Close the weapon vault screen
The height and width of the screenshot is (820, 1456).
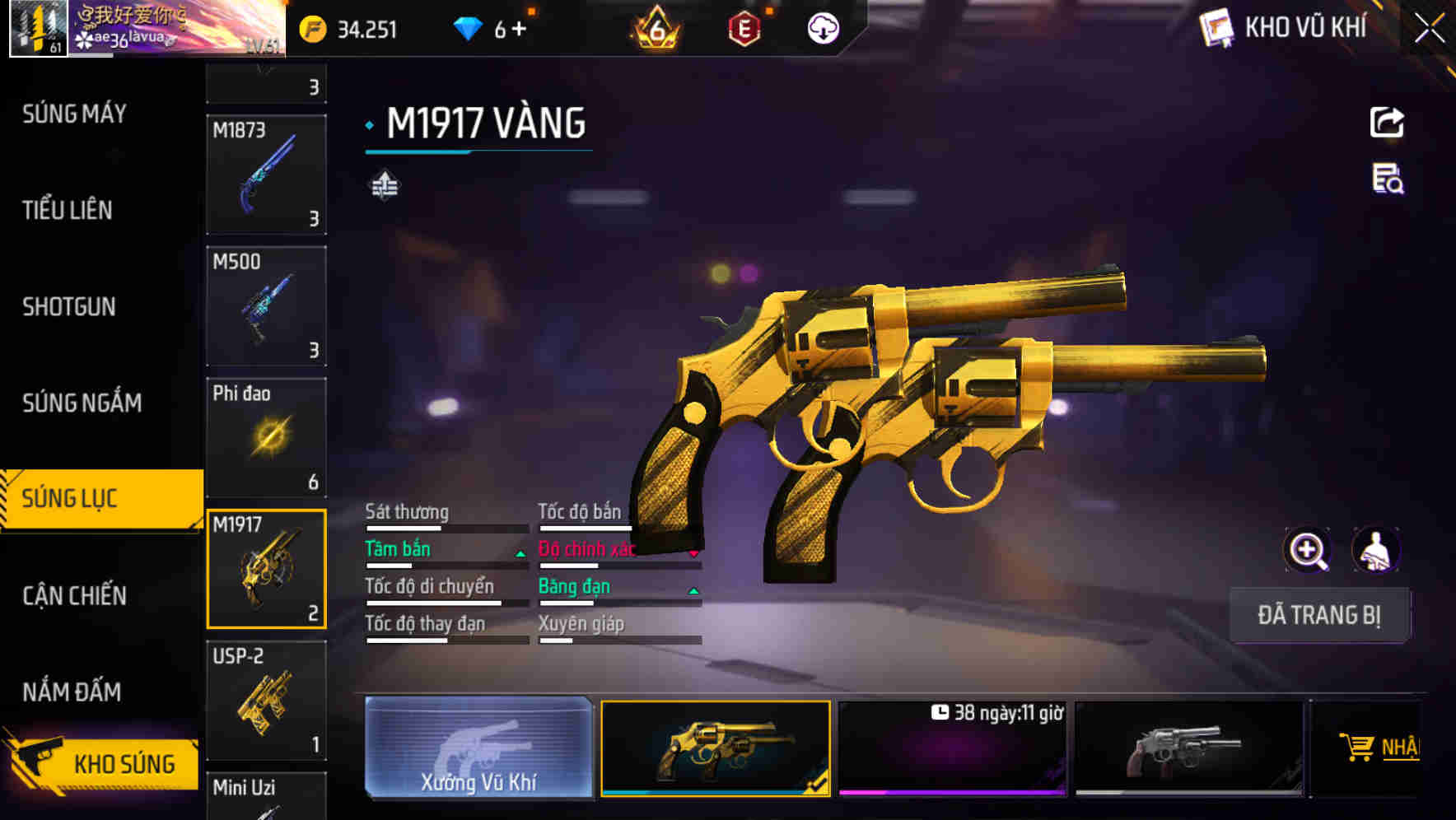pos(1429,29)
